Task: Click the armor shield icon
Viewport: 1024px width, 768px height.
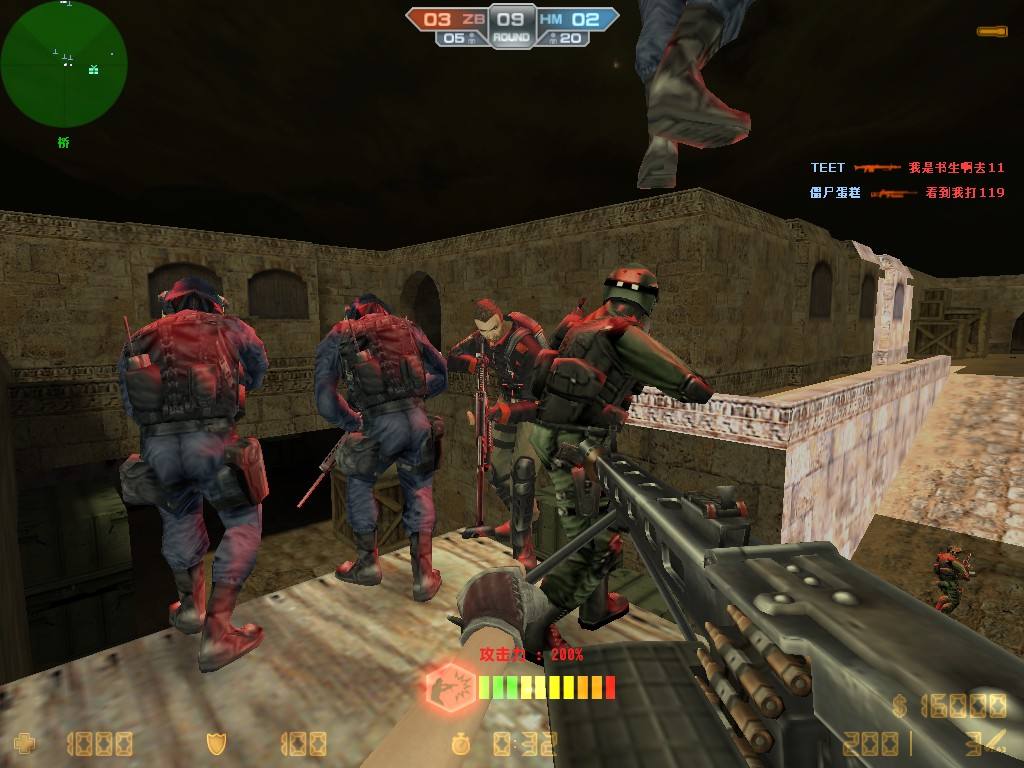Action: [x=216, y=744]
